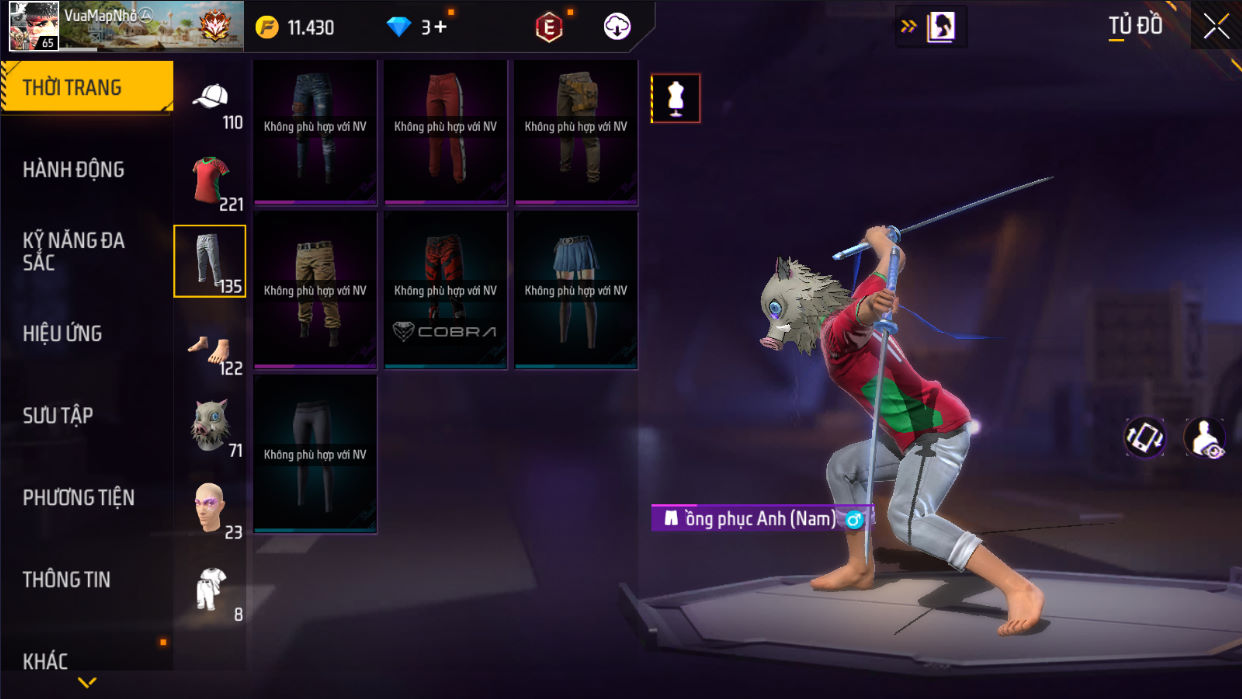Select the blue denim skirt item
This screenshot has width=1242, height=699.
[576, 290]
